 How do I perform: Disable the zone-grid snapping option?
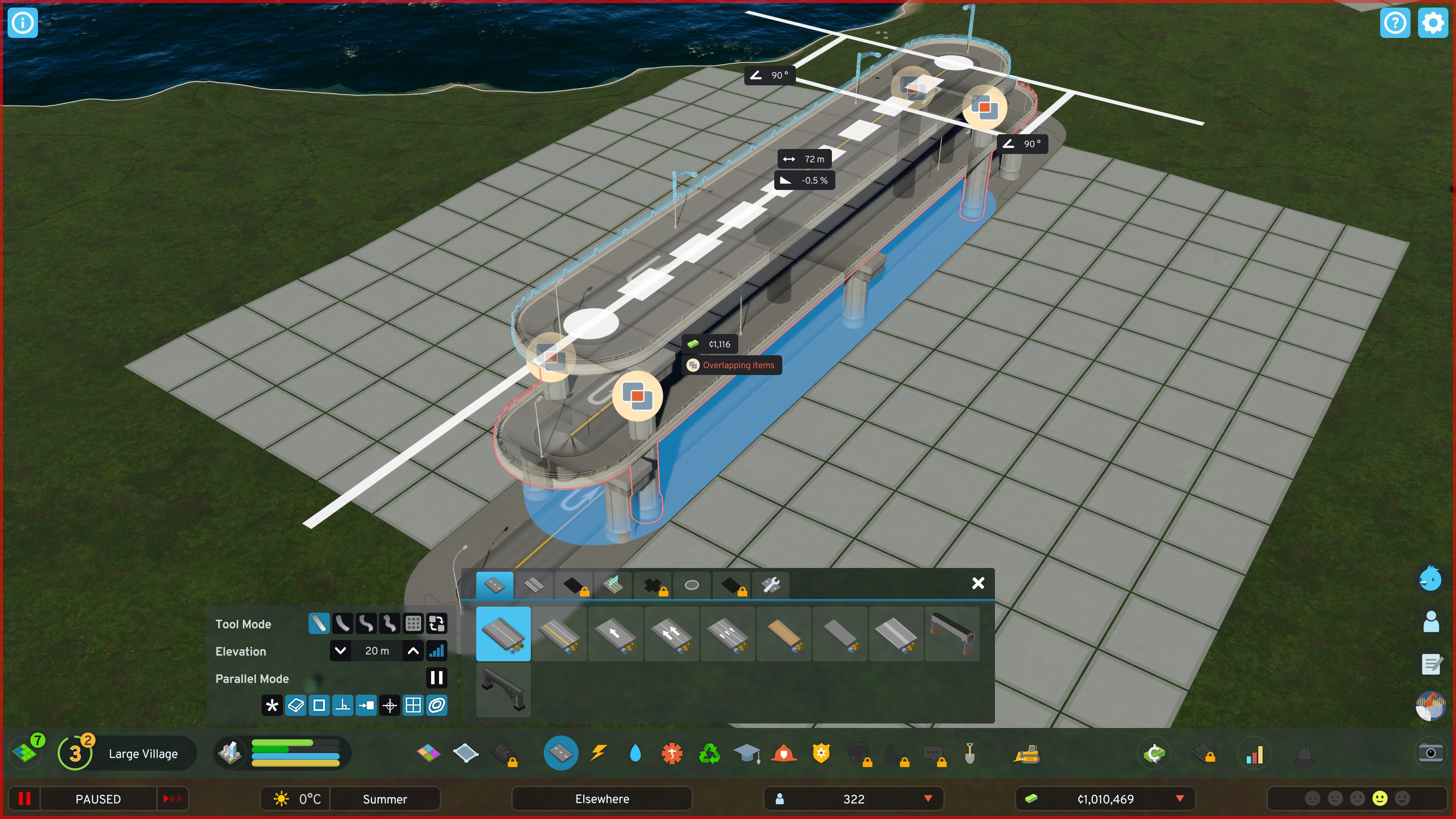(413, 705)
